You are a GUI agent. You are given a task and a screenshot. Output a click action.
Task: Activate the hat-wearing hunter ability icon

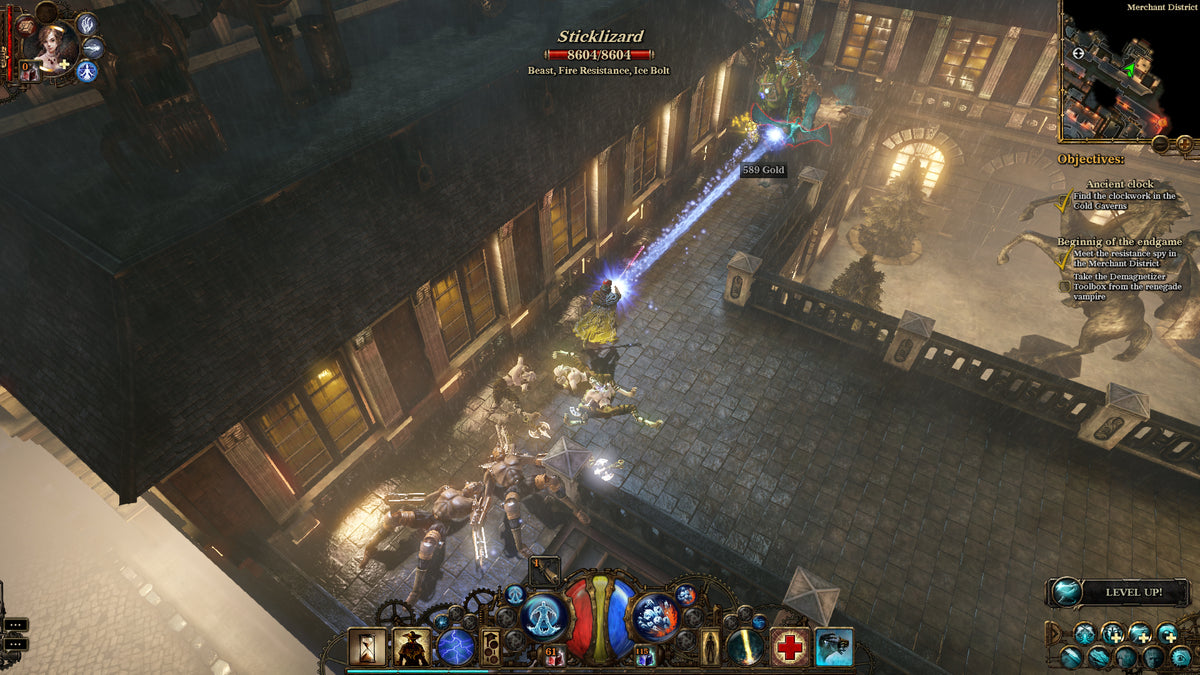coord(412,647)
